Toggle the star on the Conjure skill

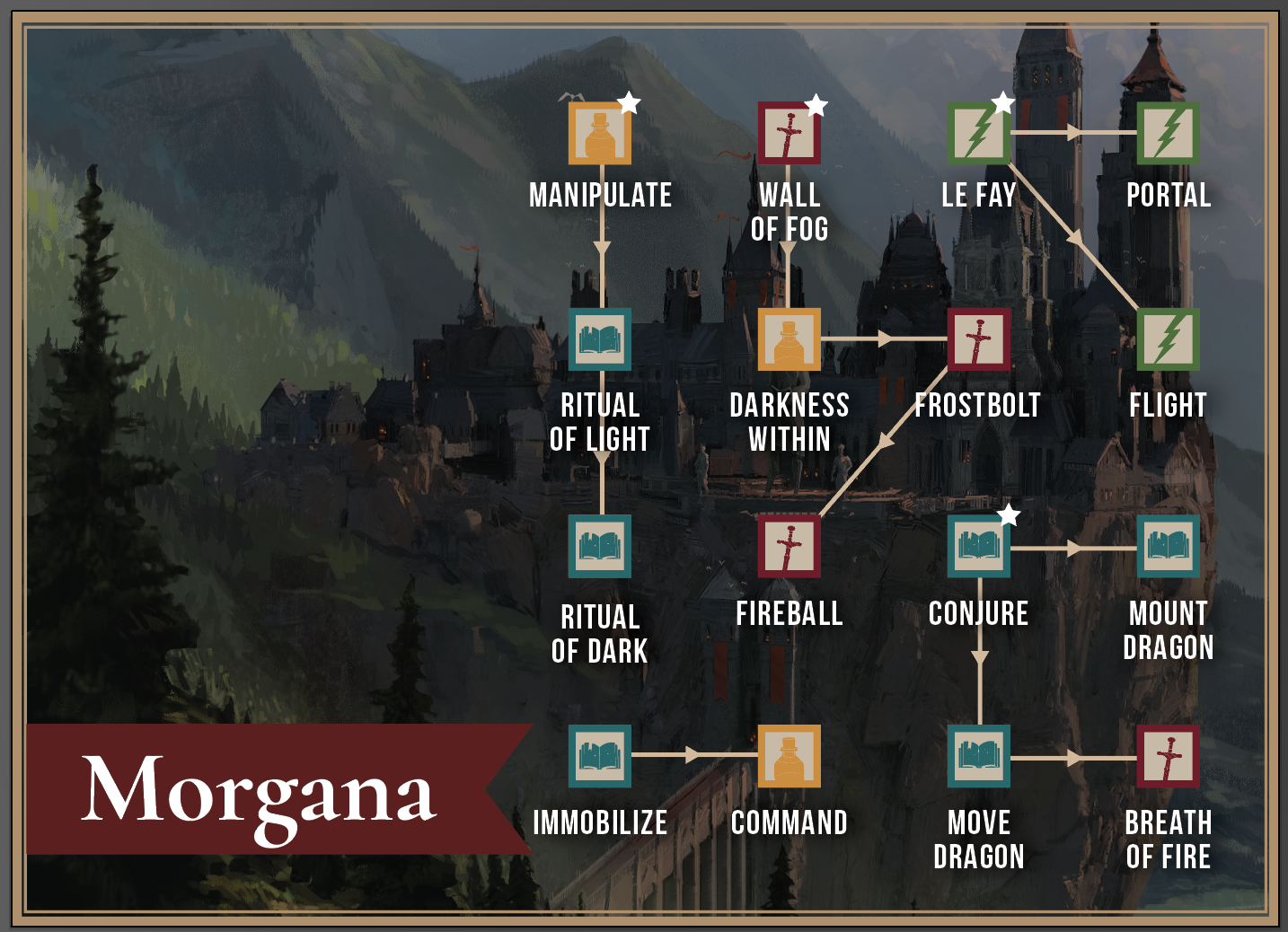pos(1008,515)
